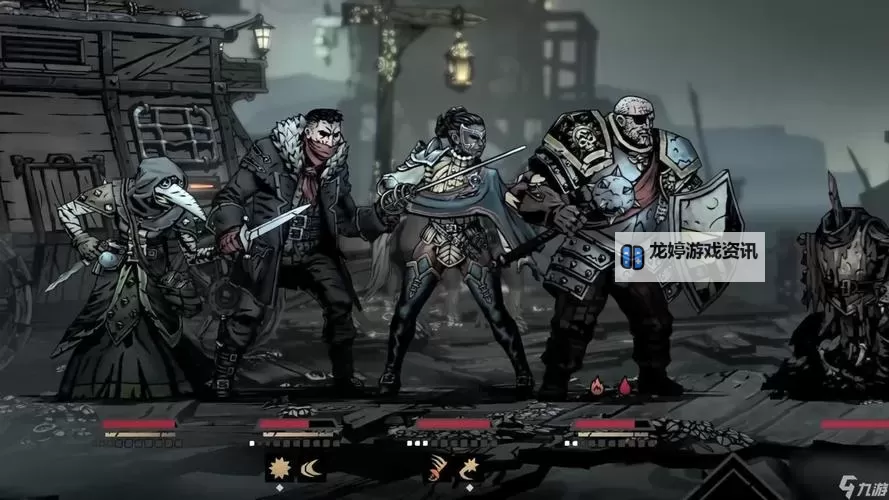Screen dimensions: 889x500
Task: Select the sunburst token icon
Action: coord(280,466)
